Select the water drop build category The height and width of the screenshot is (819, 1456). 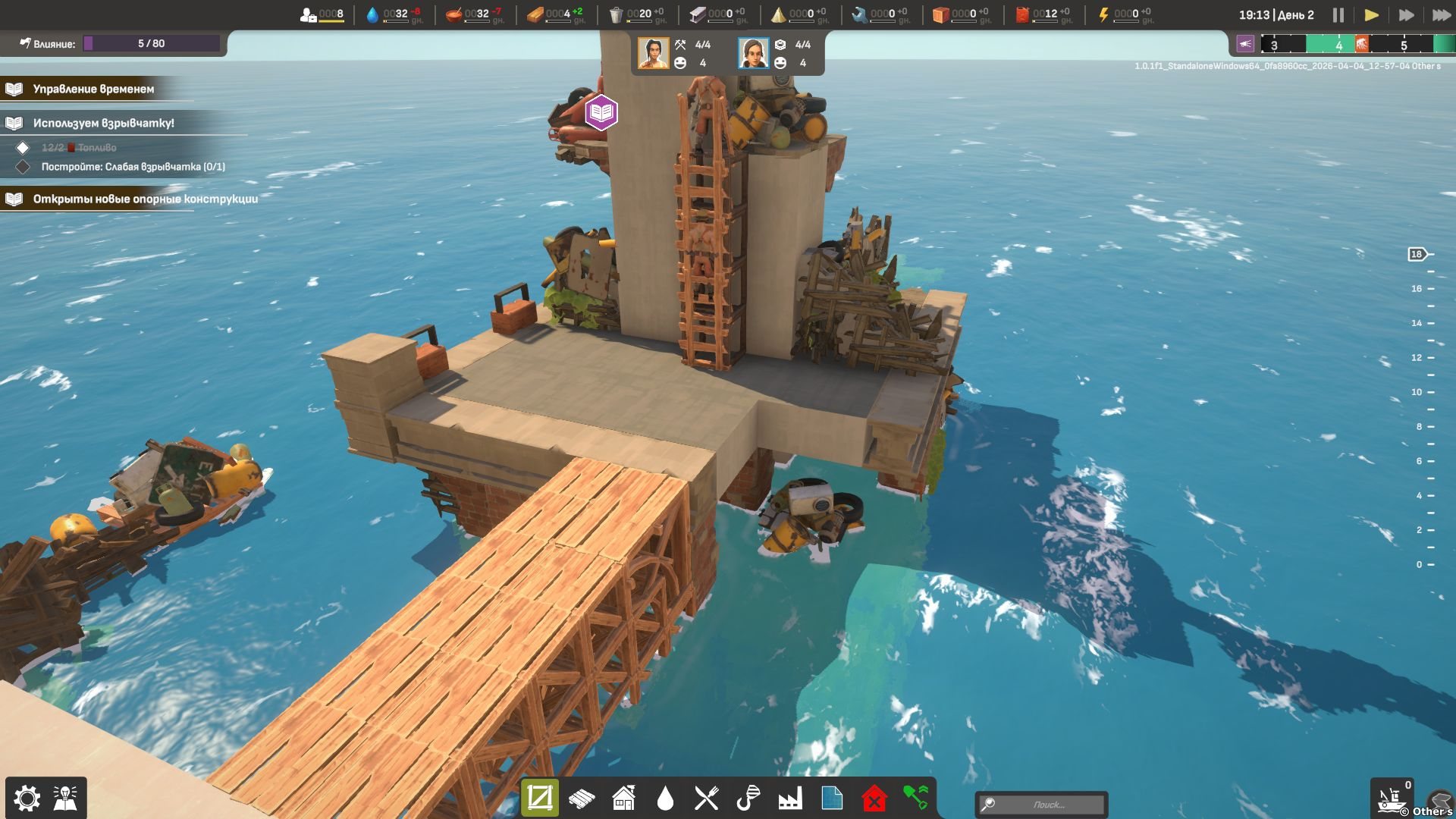point(665,798)
